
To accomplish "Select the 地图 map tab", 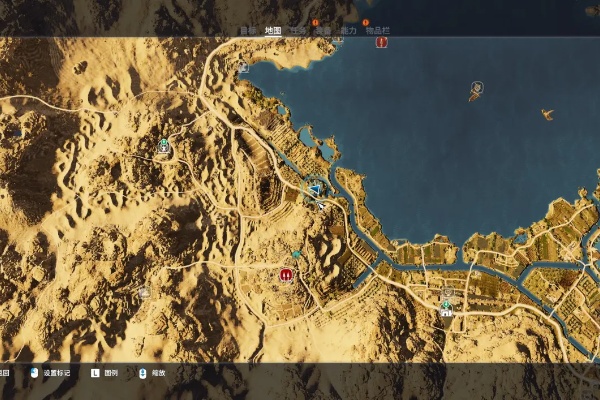I will tap(272, 30).
